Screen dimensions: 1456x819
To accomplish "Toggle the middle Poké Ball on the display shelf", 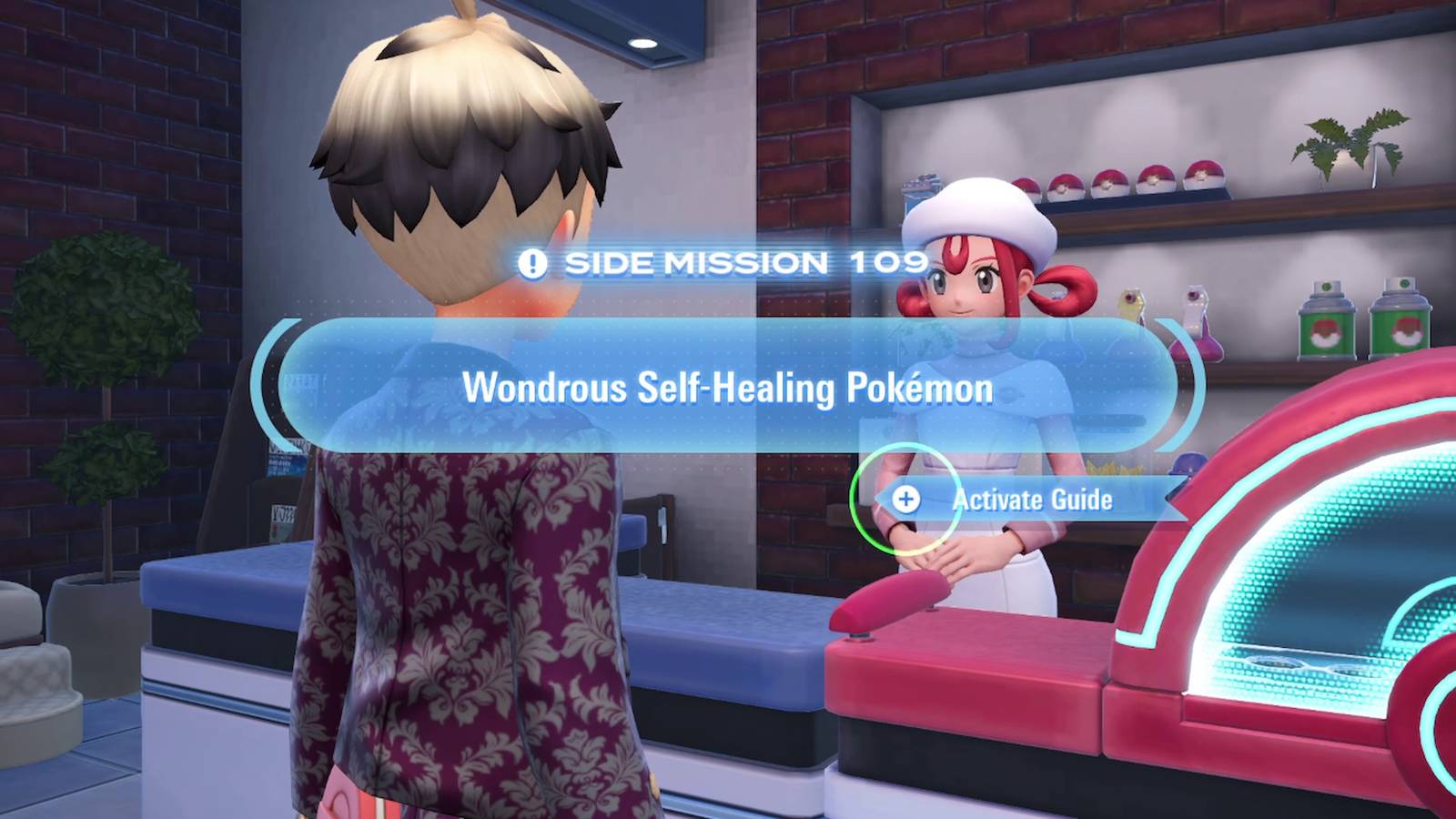I will (x=1108, y=179).
